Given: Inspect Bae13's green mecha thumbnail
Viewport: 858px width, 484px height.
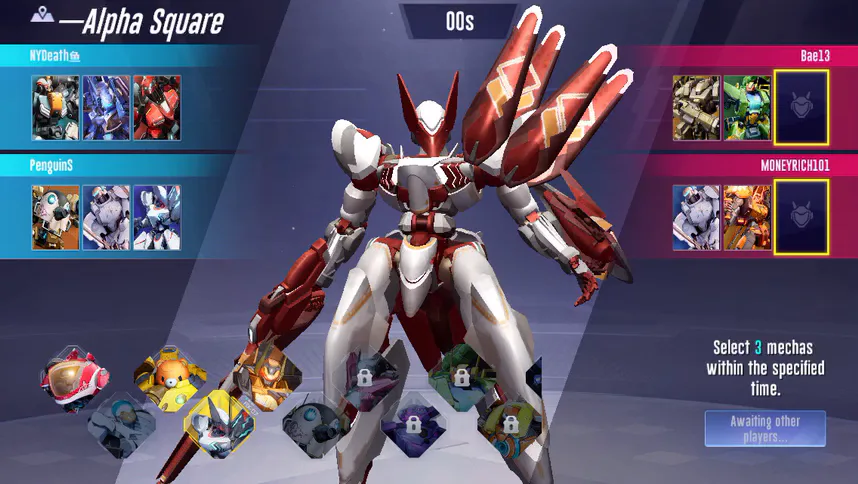Looking at the screenshot, I should [x=747, y=107].
